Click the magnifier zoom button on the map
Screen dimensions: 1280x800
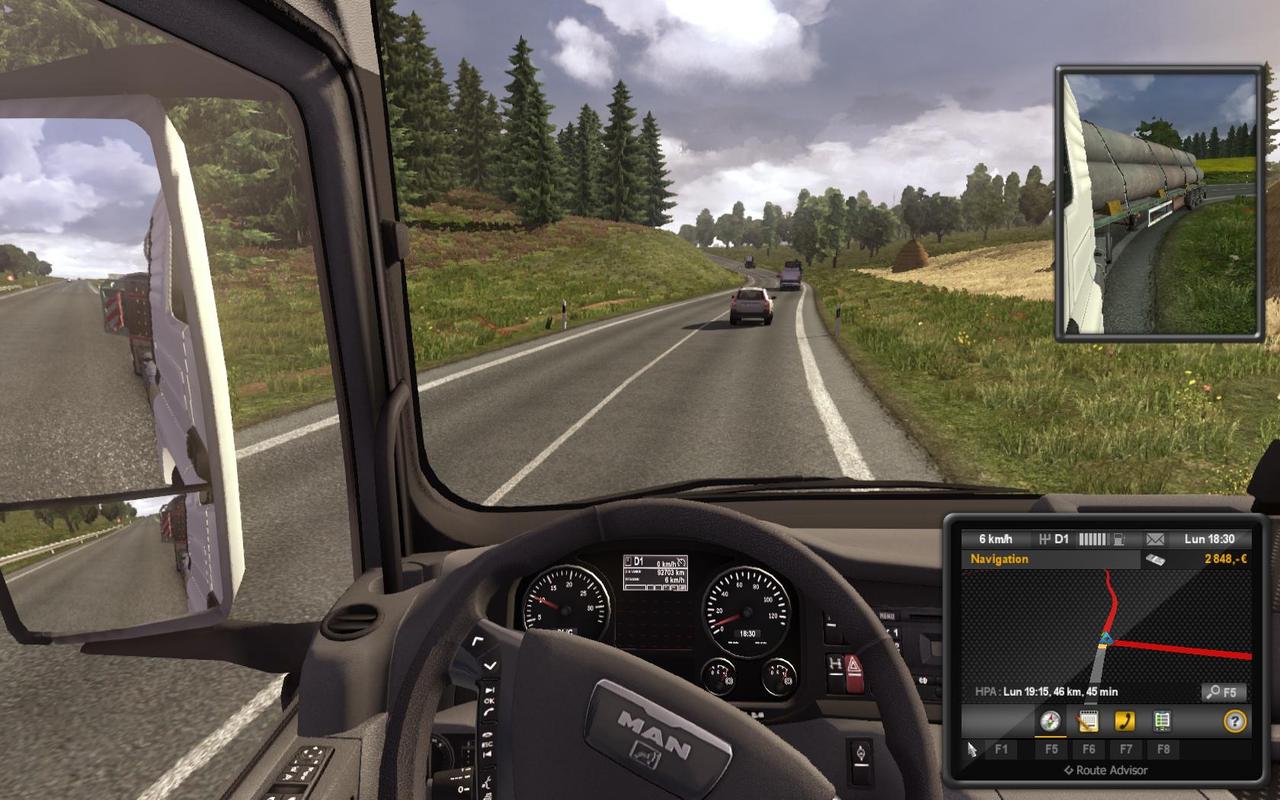pos(1223,692)
